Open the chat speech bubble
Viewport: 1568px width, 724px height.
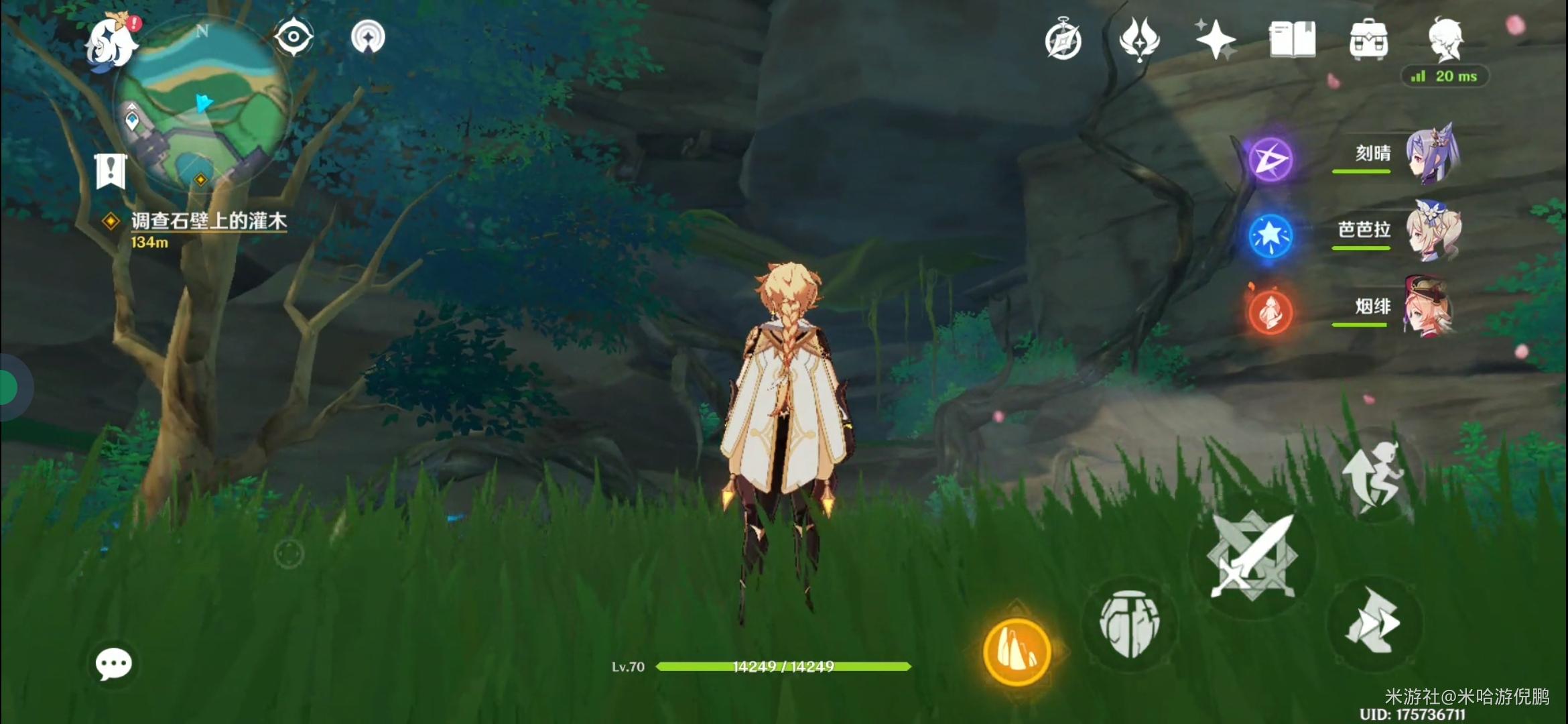(113, 664)
